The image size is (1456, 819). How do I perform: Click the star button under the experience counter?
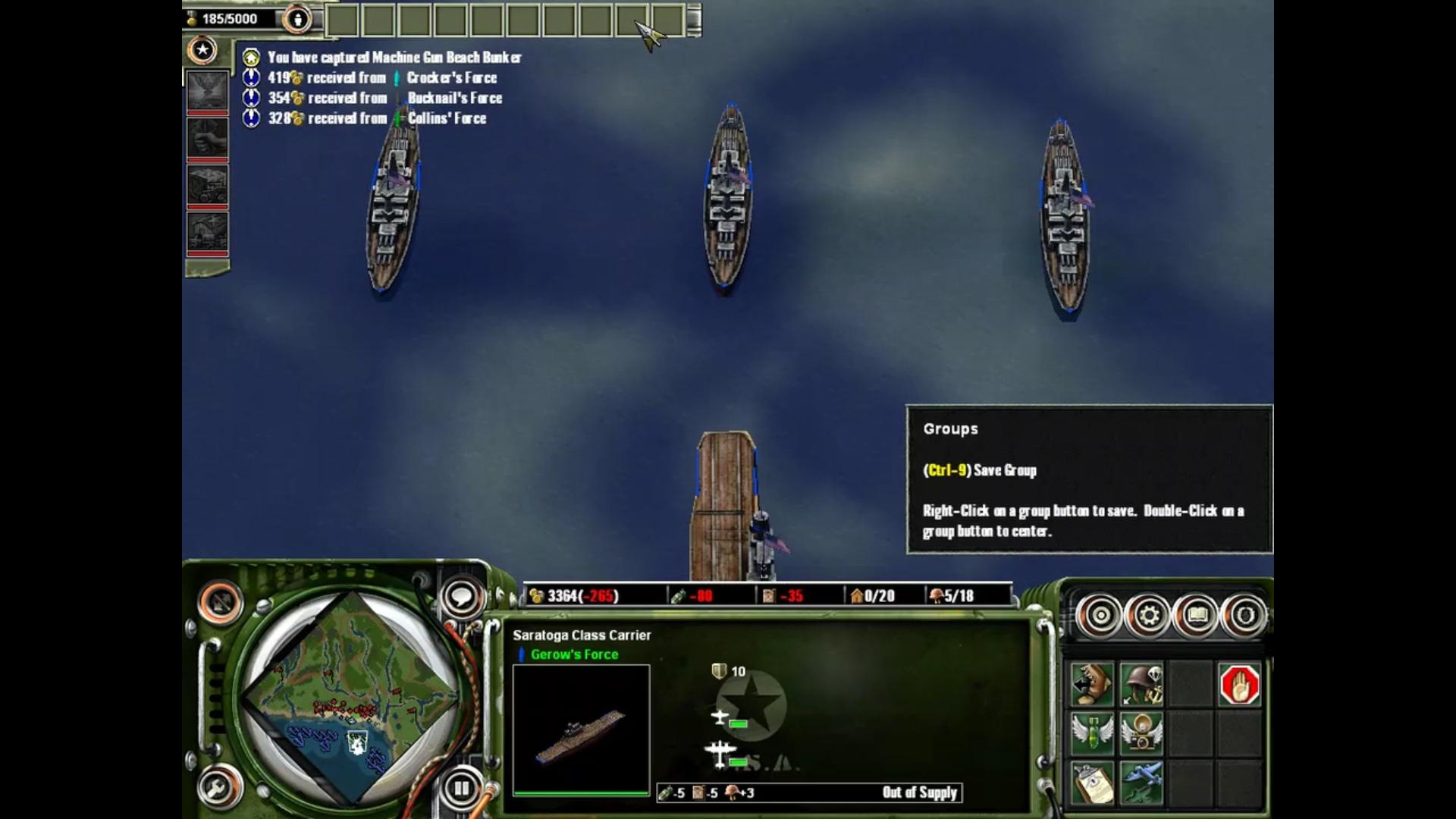pyautogui.click(x=202, y=50)
